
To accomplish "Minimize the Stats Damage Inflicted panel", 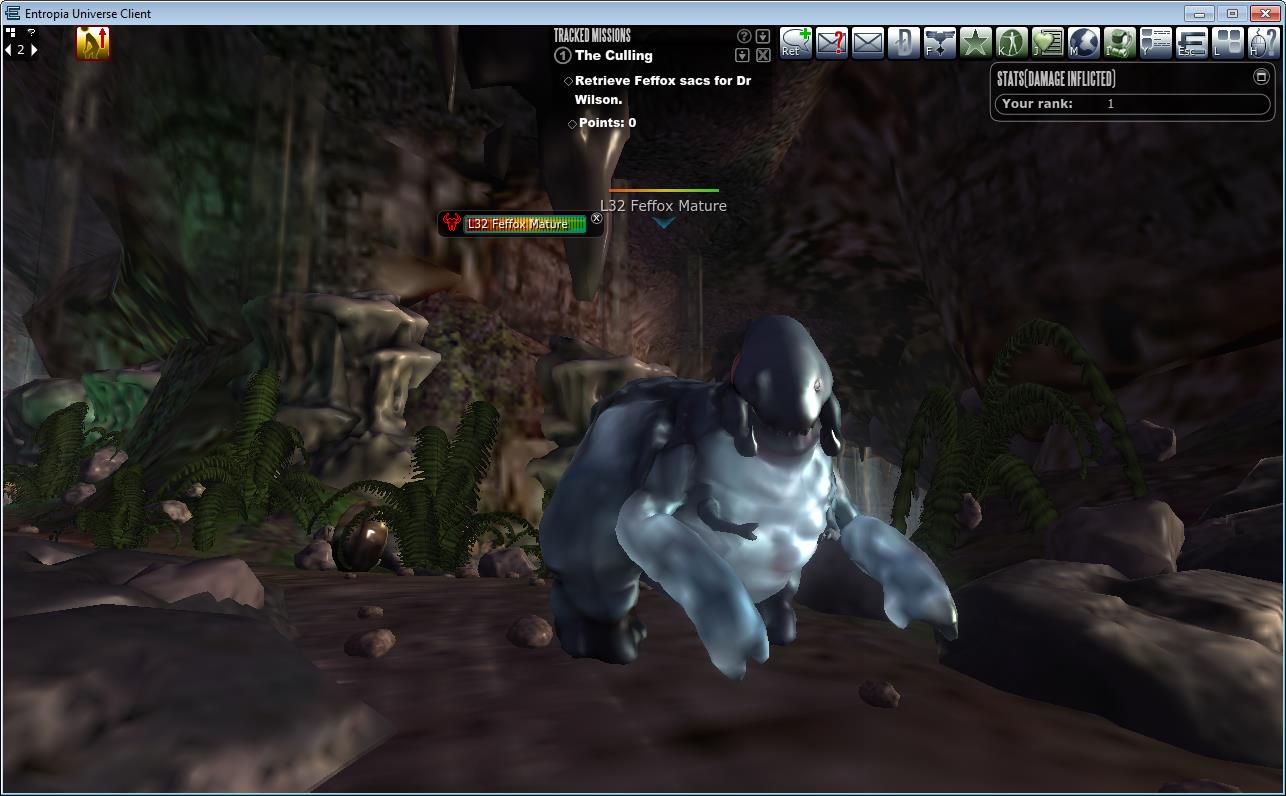I will 1261,77.
